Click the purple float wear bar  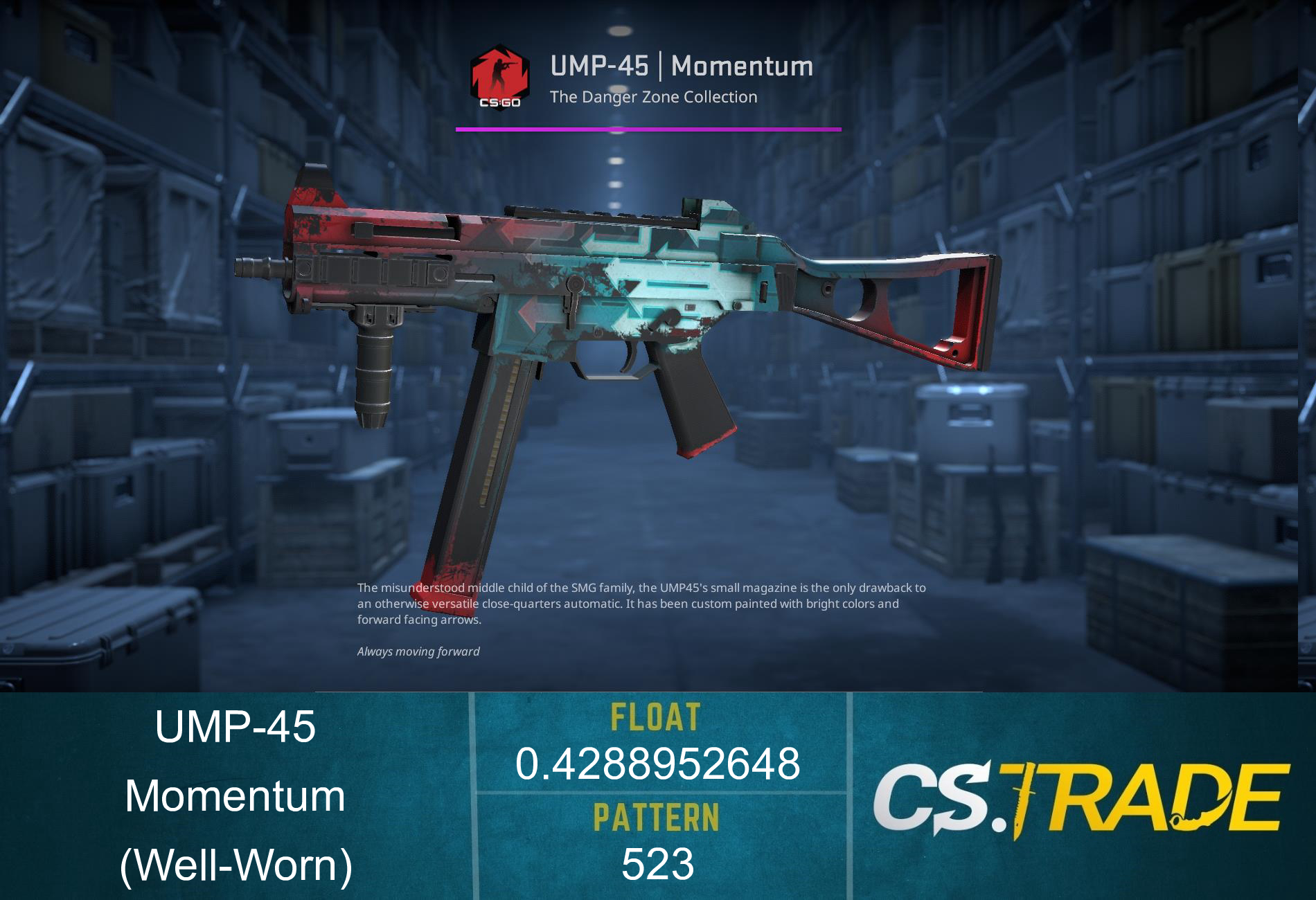click(x=648, y=128)
